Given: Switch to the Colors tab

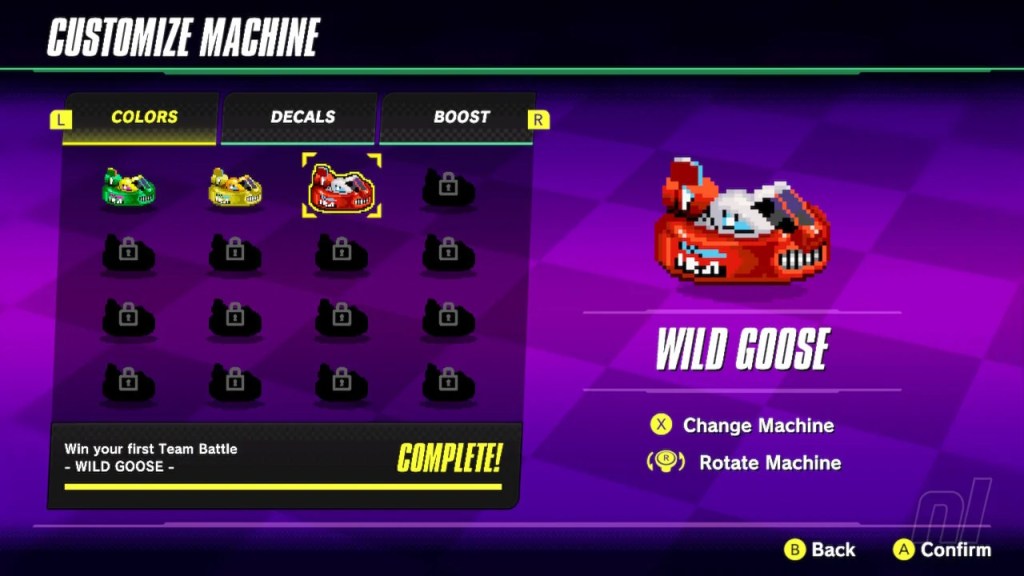Looking at the screenshot, I should 144,117.
